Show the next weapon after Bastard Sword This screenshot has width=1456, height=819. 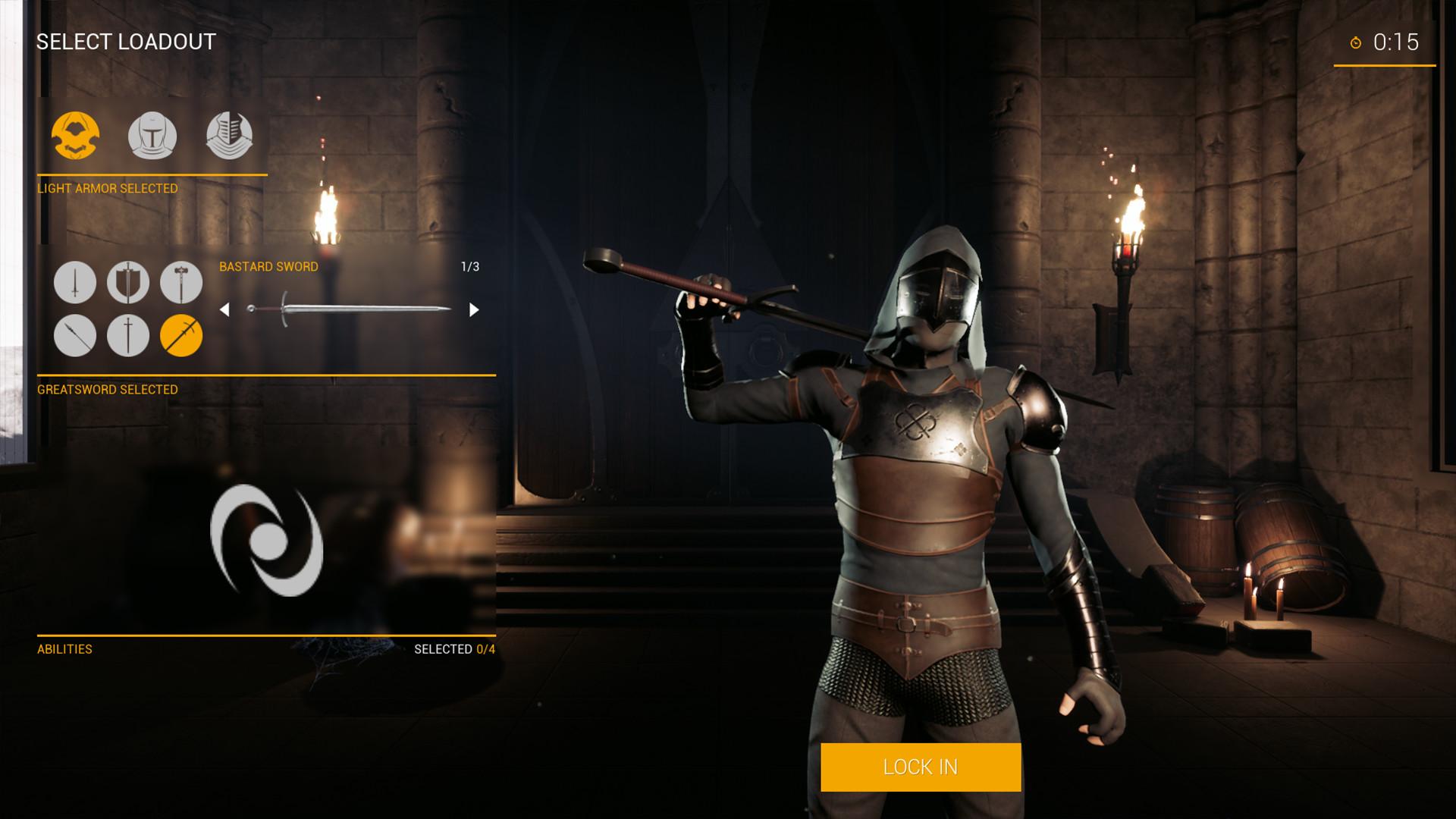coord(474,309)
